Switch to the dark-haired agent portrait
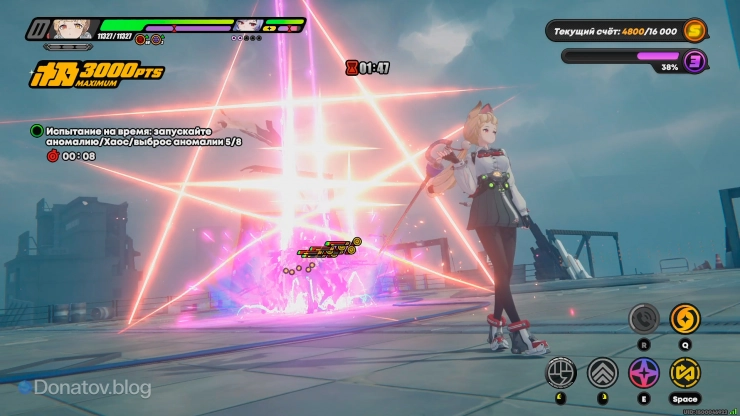The height and width of the screenshot is (416, 740). click(x=248, y=25)
